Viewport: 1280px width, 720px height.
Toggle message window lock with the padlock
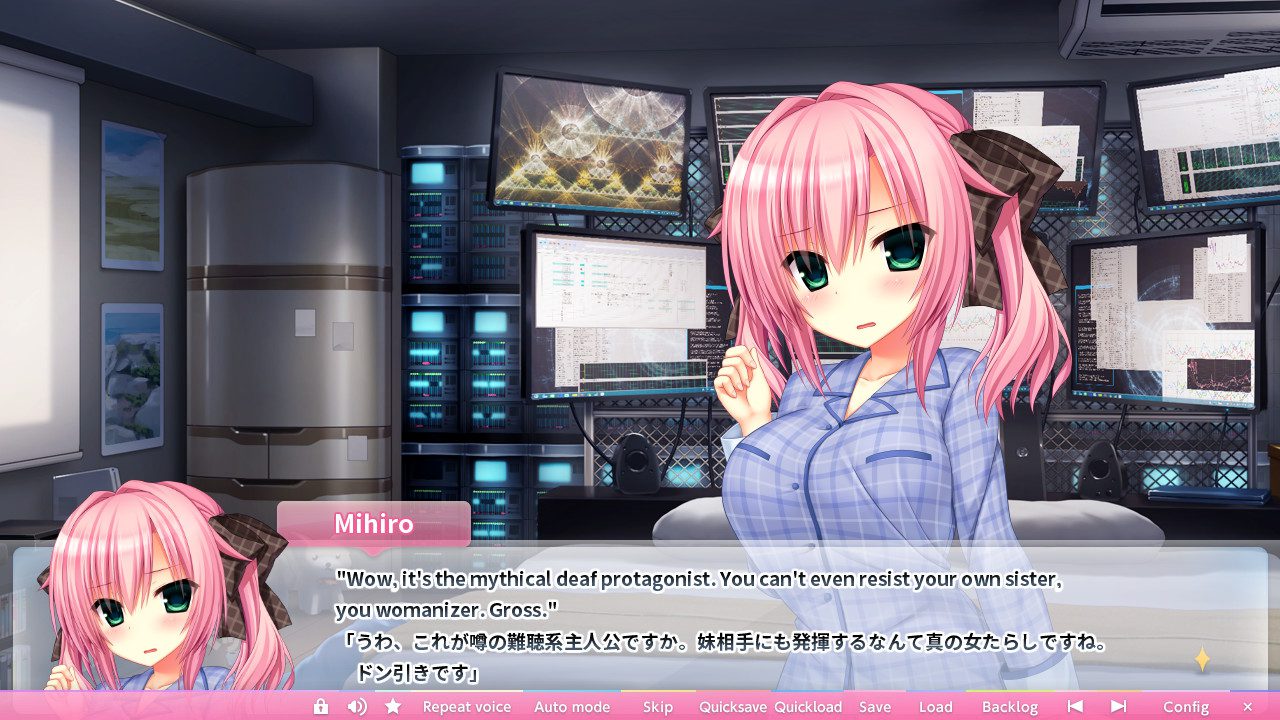coord(320,706)
